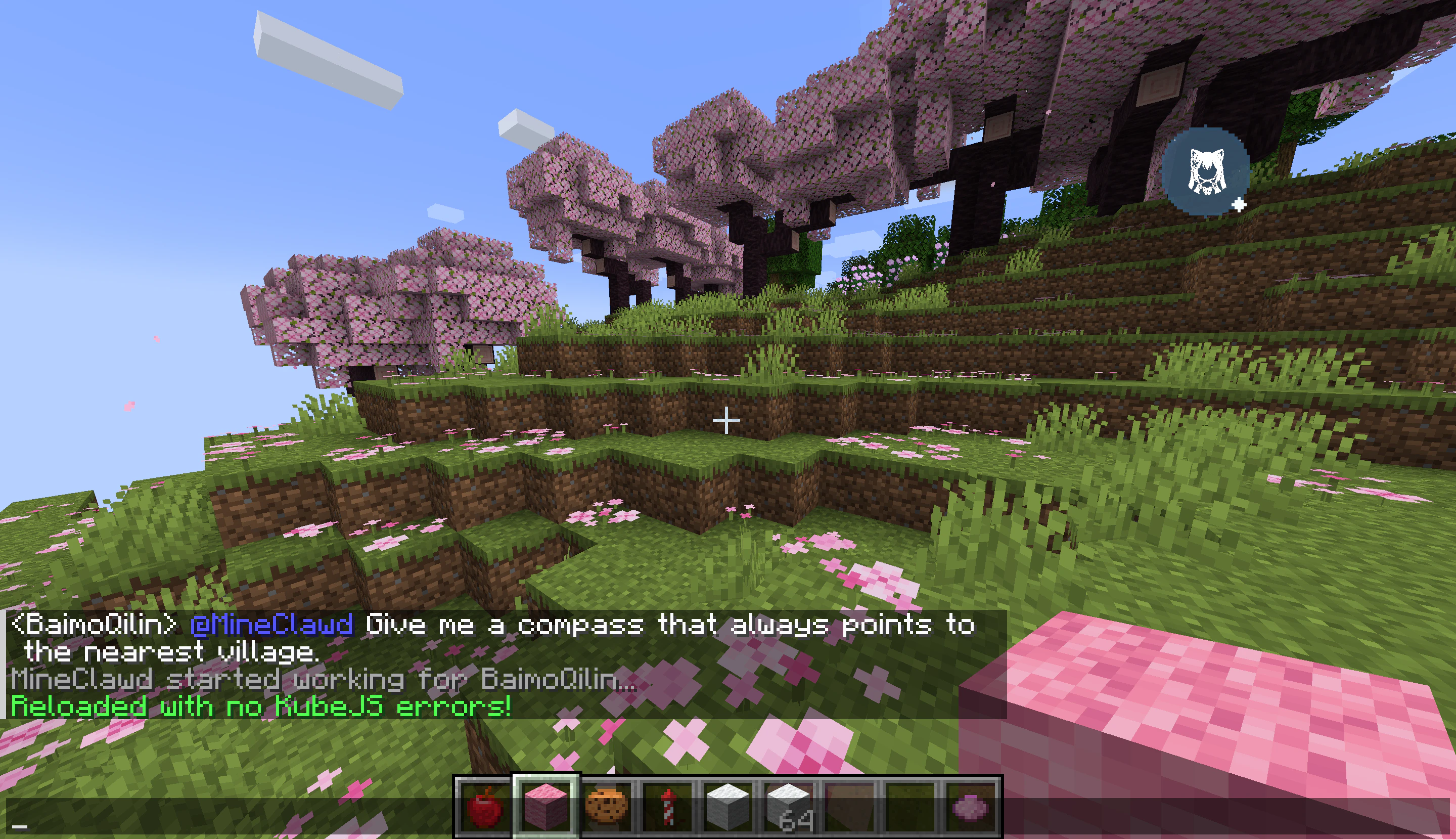
Task: Choose the cookie in the hotbar
Action: click(607, 806)
